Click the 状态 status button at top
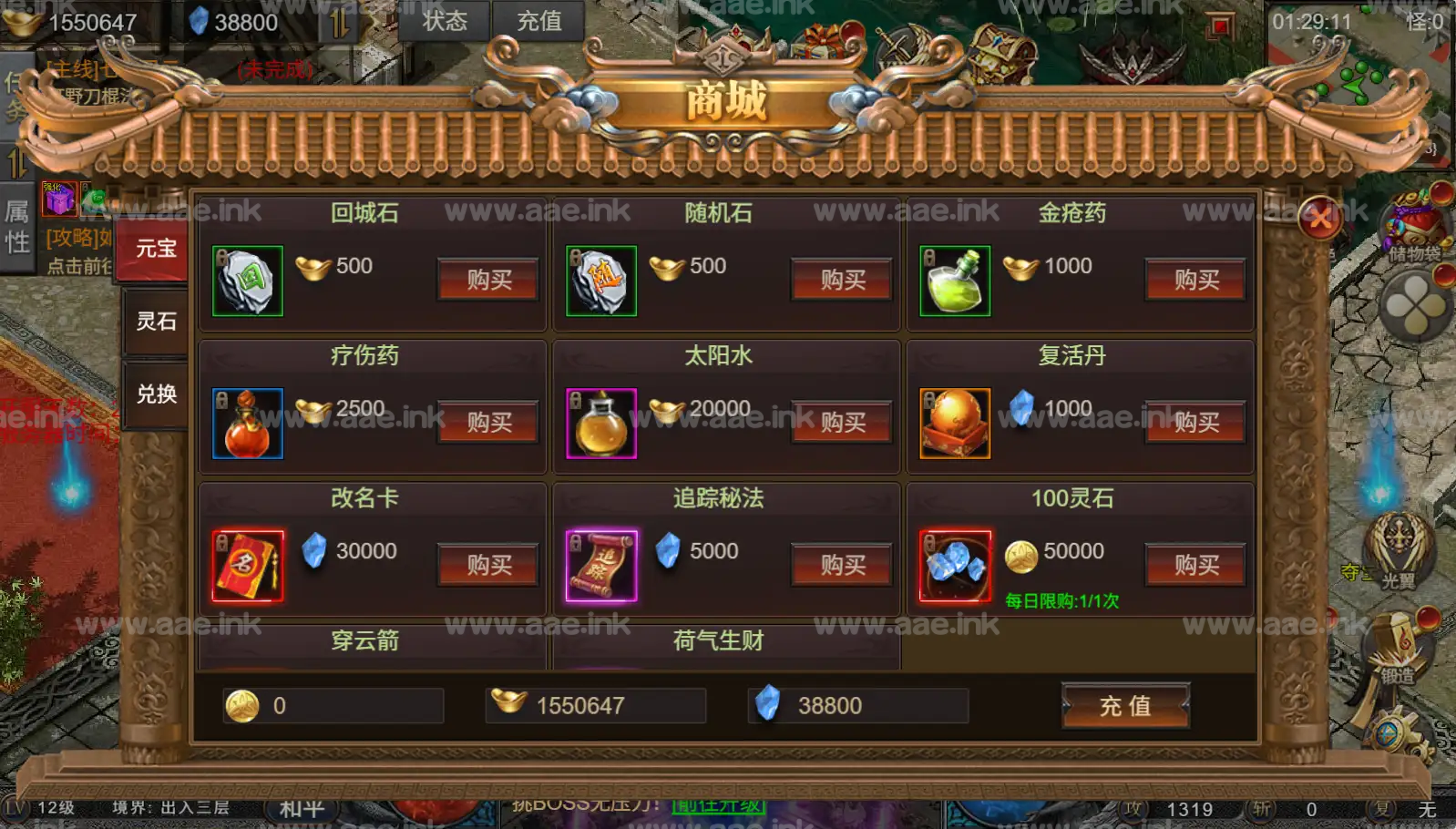Image resolution: width=1456 pixels, height=829 pixels. [x=446, y=22]
